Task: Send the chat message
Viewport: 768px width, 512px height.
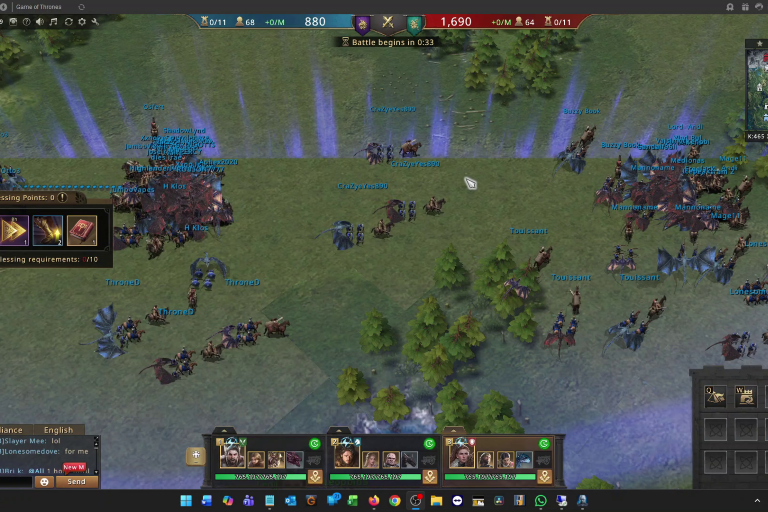Action: (x=77, y=481)
